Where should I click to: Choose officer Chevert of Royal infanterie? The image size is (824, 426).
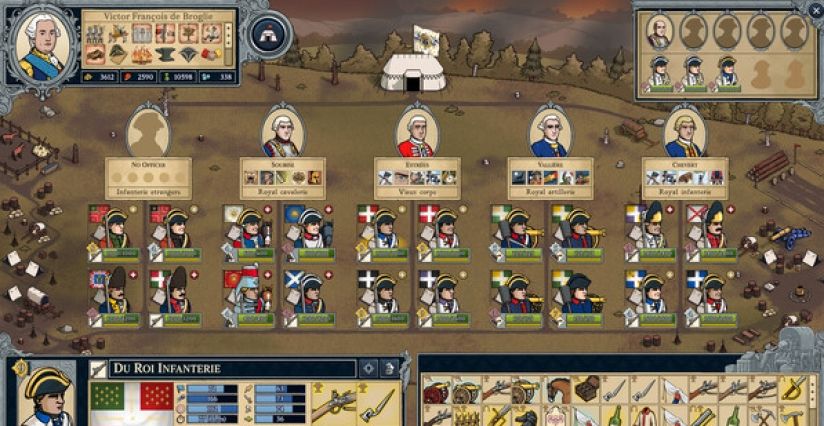pyautogui.click(x=685, y=133)
